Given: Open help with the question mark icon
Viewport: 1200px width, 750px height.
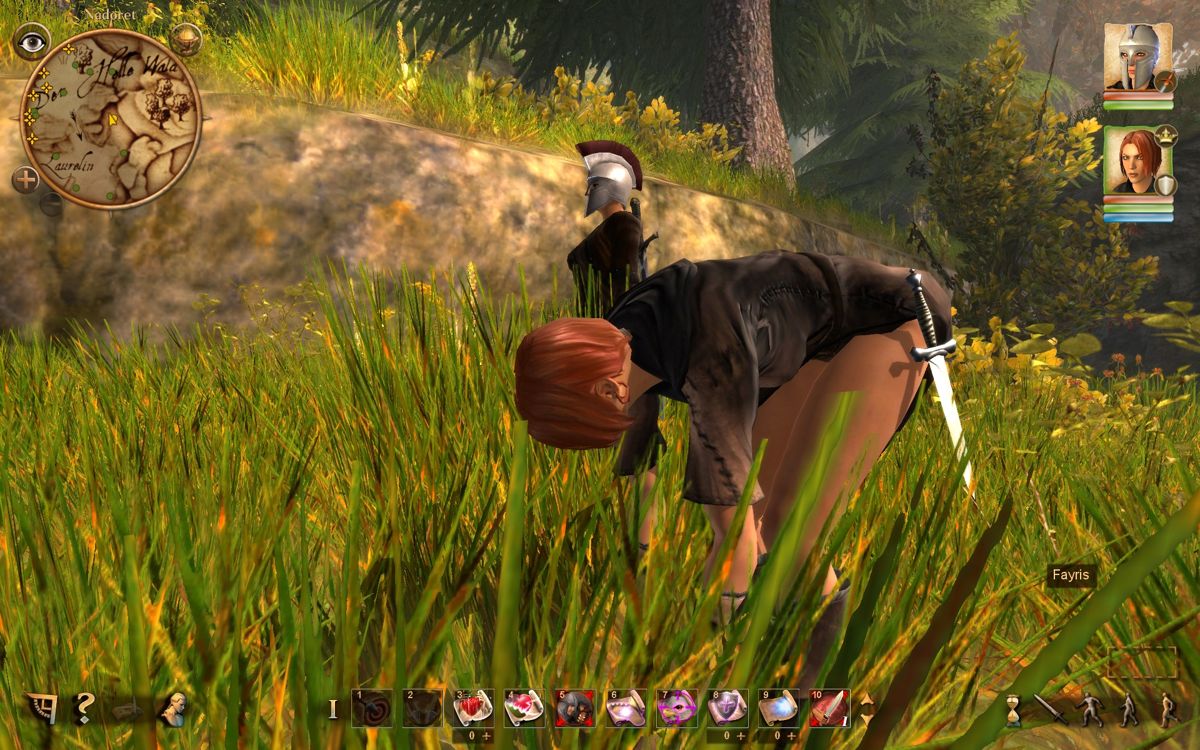Looking at the screenshot, I should click(84, 708).
